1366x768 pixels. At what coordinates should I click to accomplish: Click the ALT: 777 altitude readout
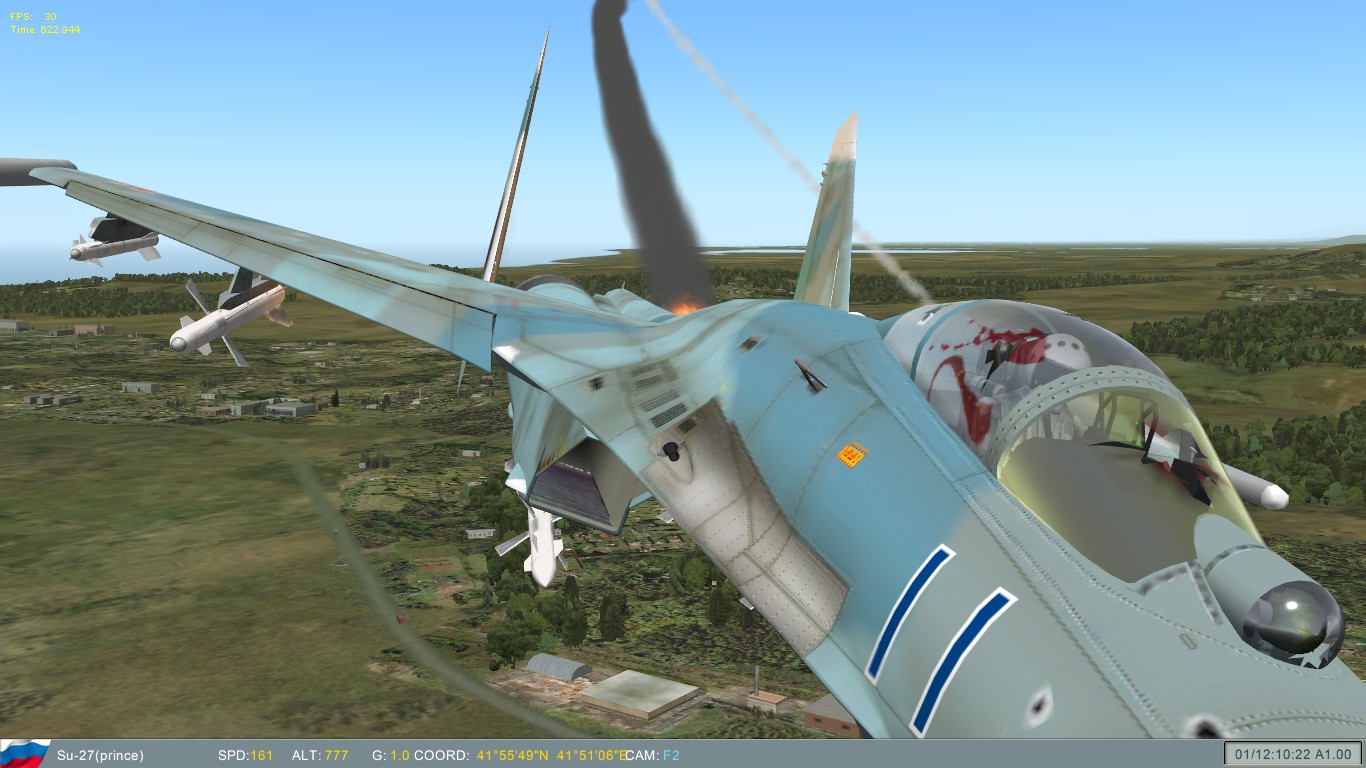pos(321,755)
